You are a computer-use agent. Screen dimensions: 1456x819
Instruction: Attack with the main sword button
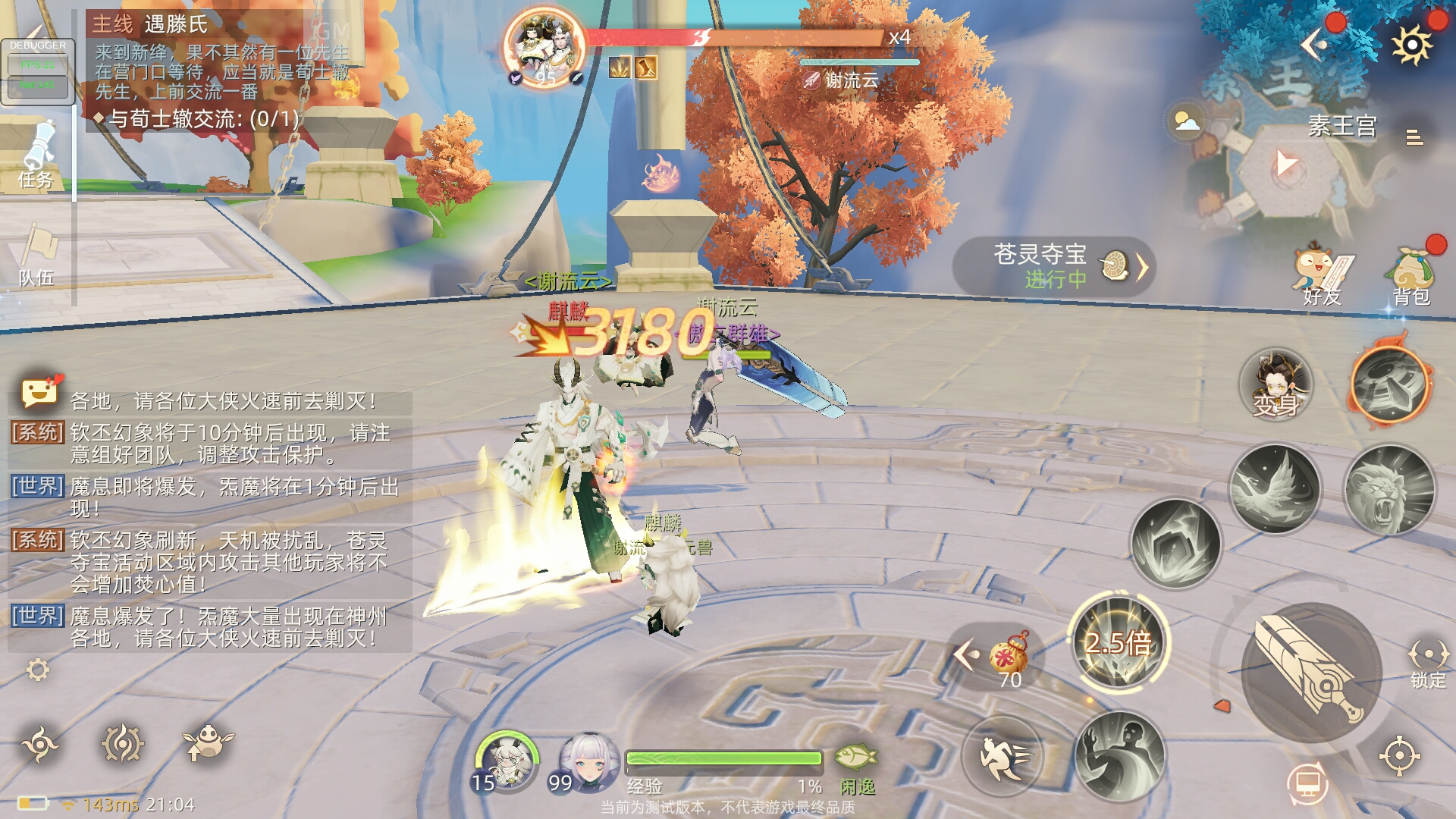(1310, 673)
